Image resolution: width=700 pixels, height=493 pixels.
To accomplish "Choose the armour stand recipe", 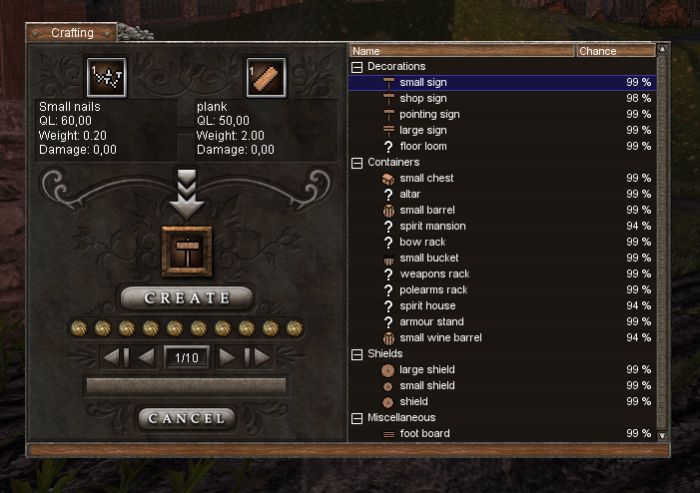I will point(431,322).
